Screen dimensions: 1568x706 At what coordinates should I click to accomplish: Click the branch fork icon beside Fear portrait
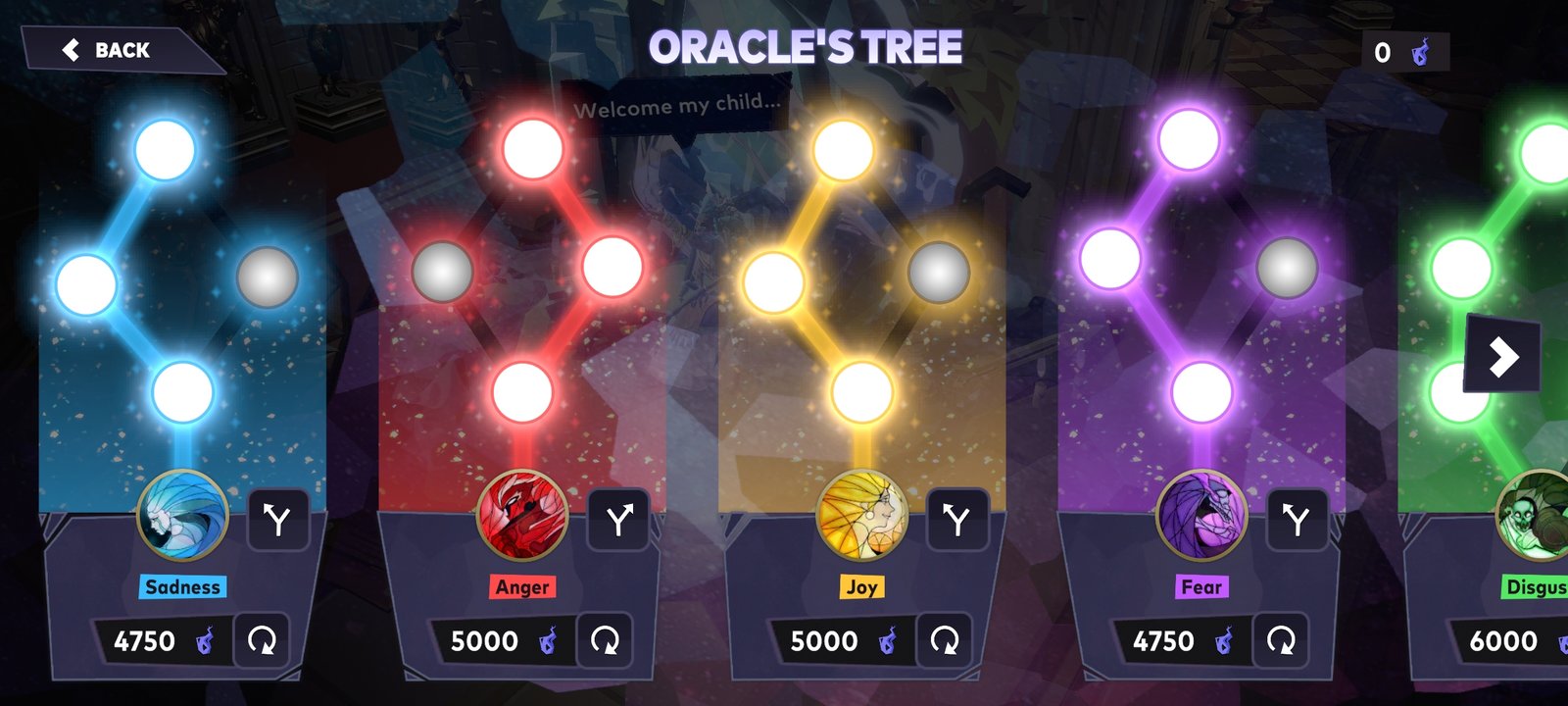click(x=1300, y=521)
